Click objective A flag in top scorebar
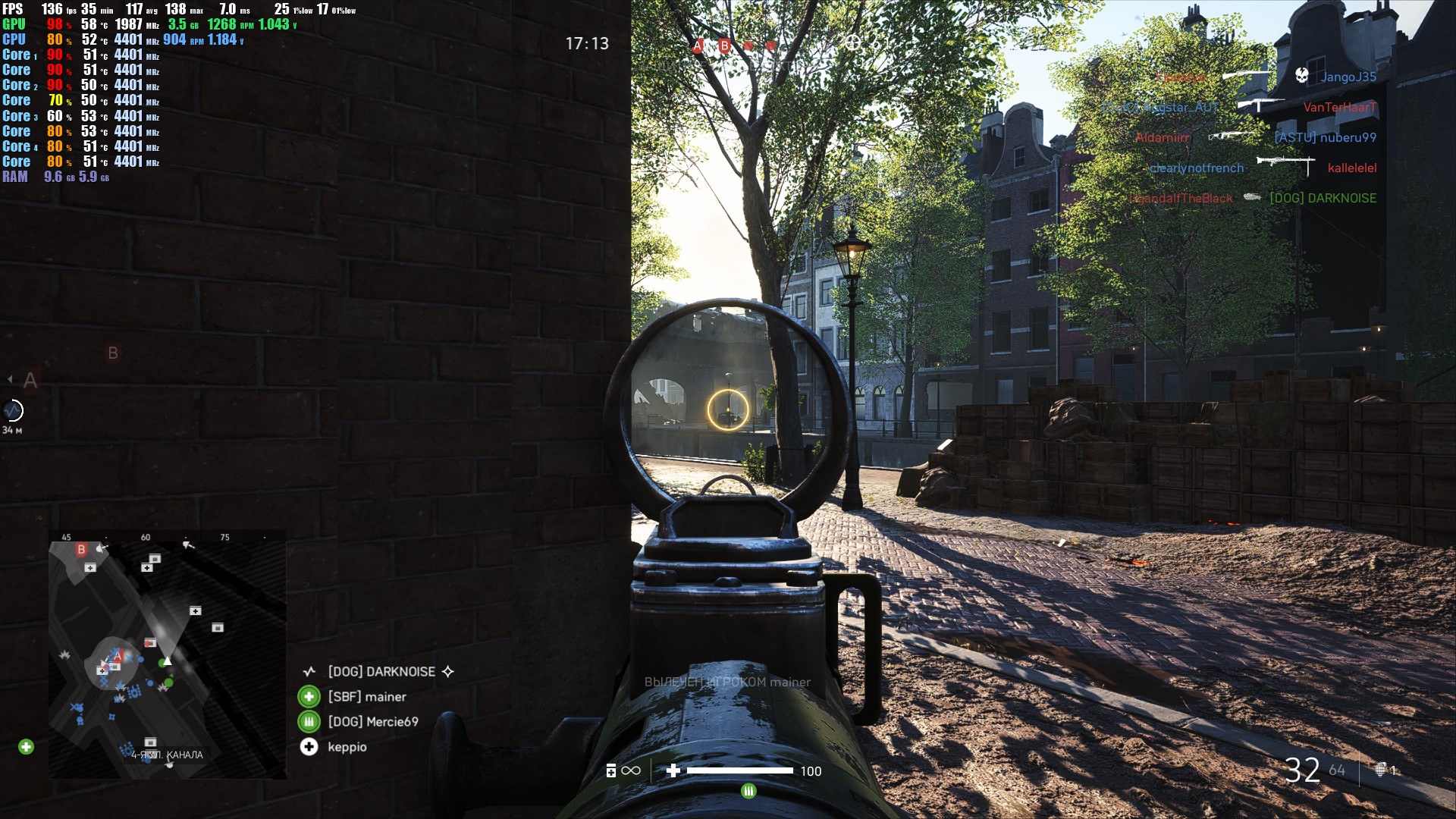This screenshot has width=1456, height=819. [698, 46]
